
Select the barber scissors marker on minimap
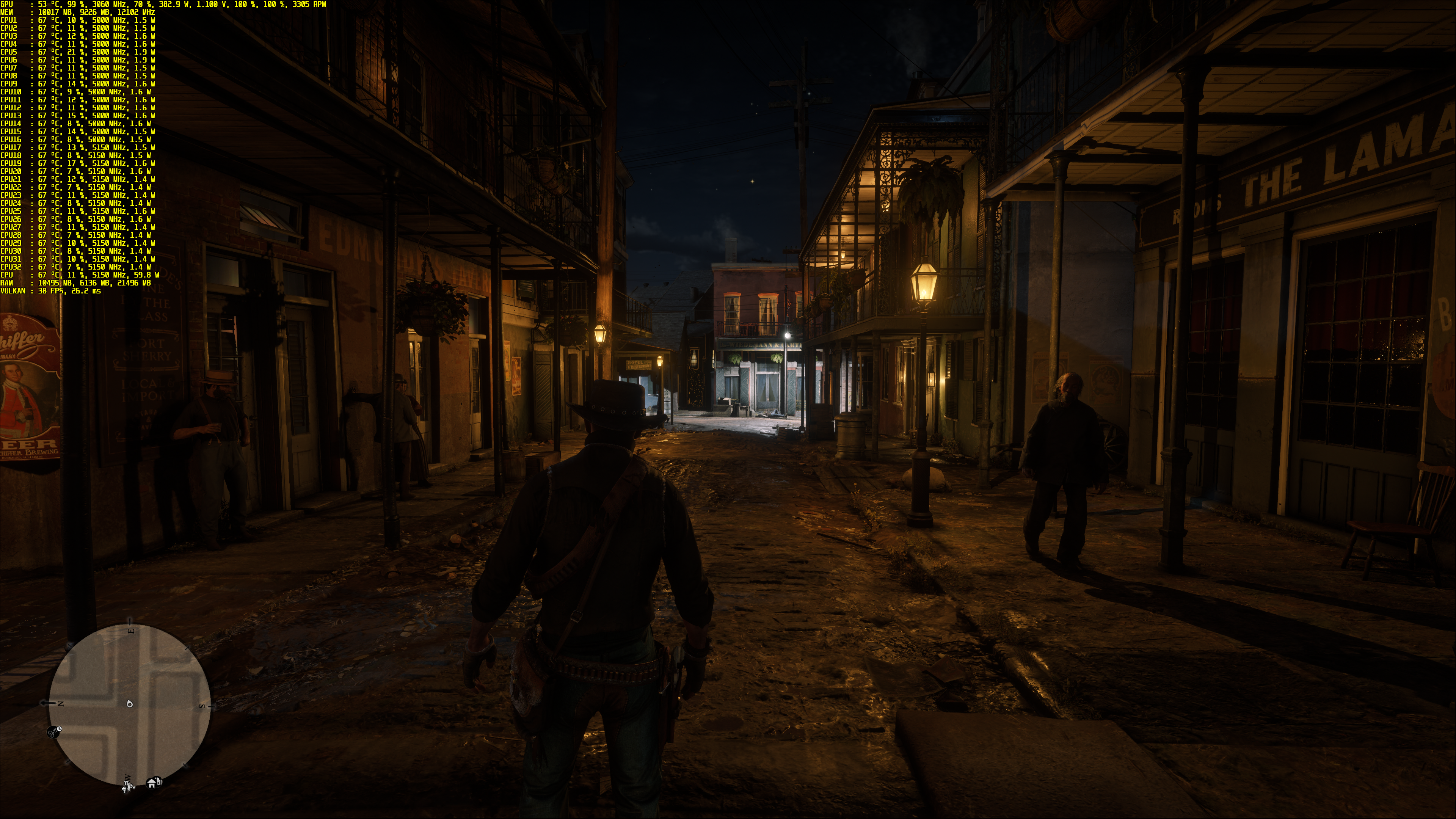coord(54,733)
